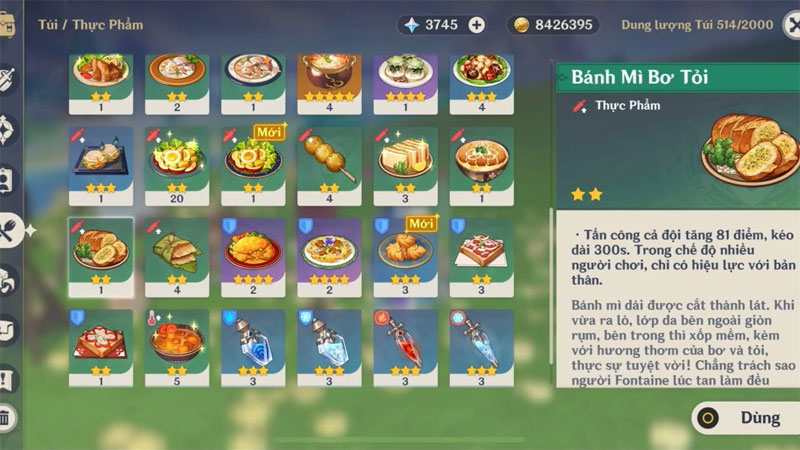Pick the red soup bowl with quantity 5

[177, 342]
